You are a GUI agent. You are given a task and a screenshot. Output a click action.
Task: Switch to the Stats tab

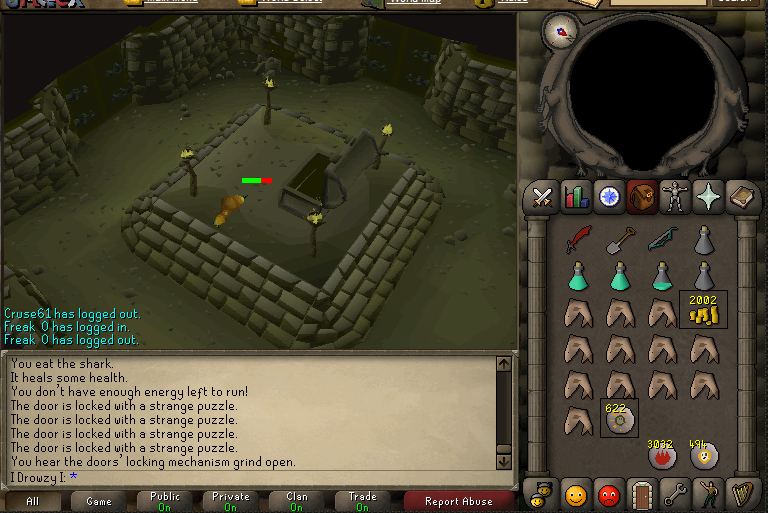point(576,197)
